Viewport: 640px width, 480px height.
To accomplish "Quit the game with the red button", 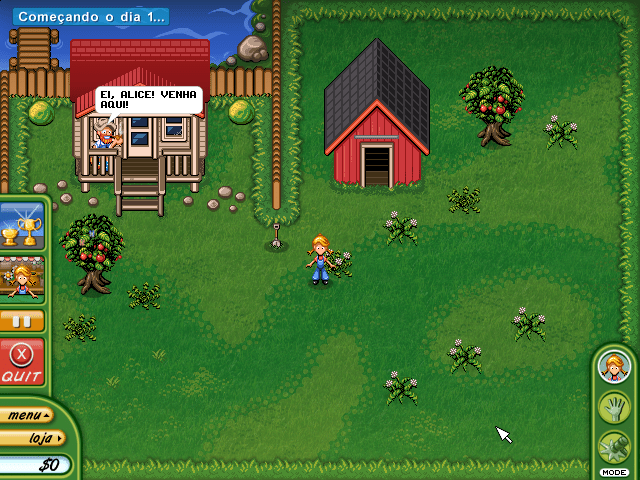I will (21, 362).
